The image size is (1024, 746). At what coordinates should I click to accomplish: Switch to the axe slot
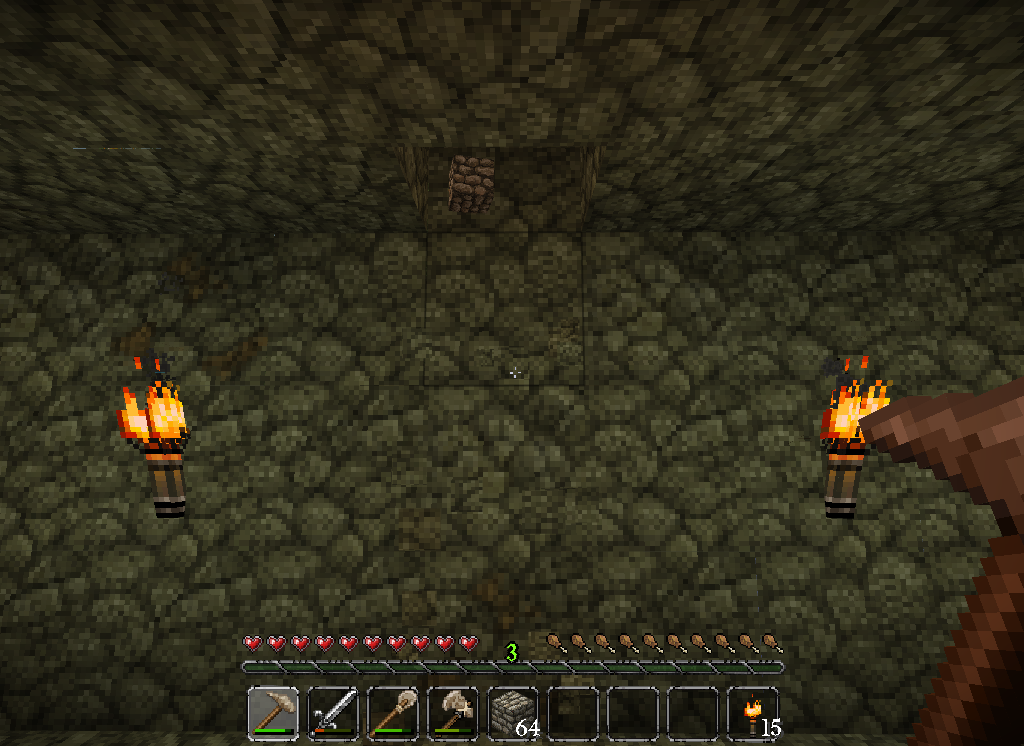tap(452, 713)
